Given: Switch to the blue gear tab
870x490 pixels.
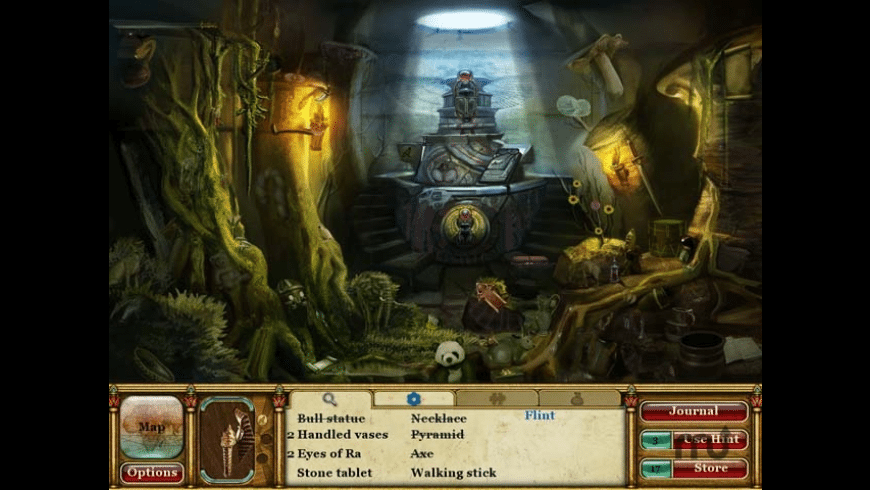Looking at the screenshot, I should (x=413, y=399).
